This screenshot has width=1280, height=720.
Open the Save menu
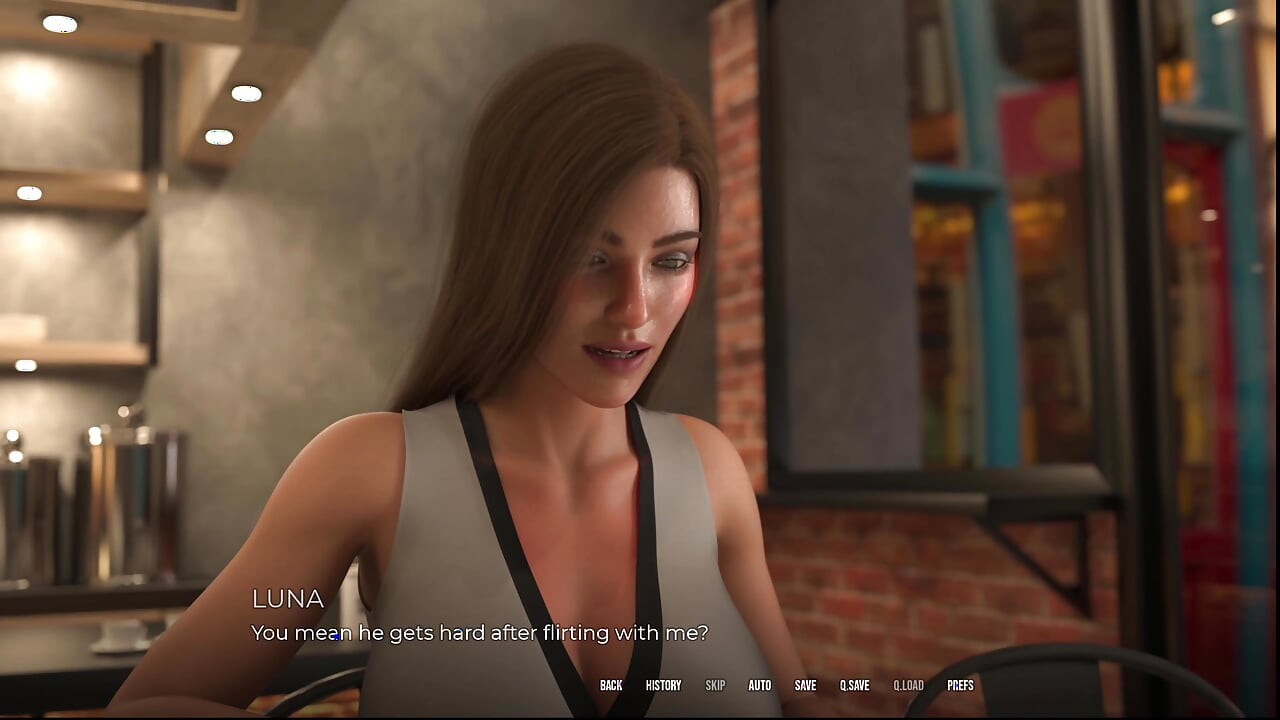click(x=805, y=686)
